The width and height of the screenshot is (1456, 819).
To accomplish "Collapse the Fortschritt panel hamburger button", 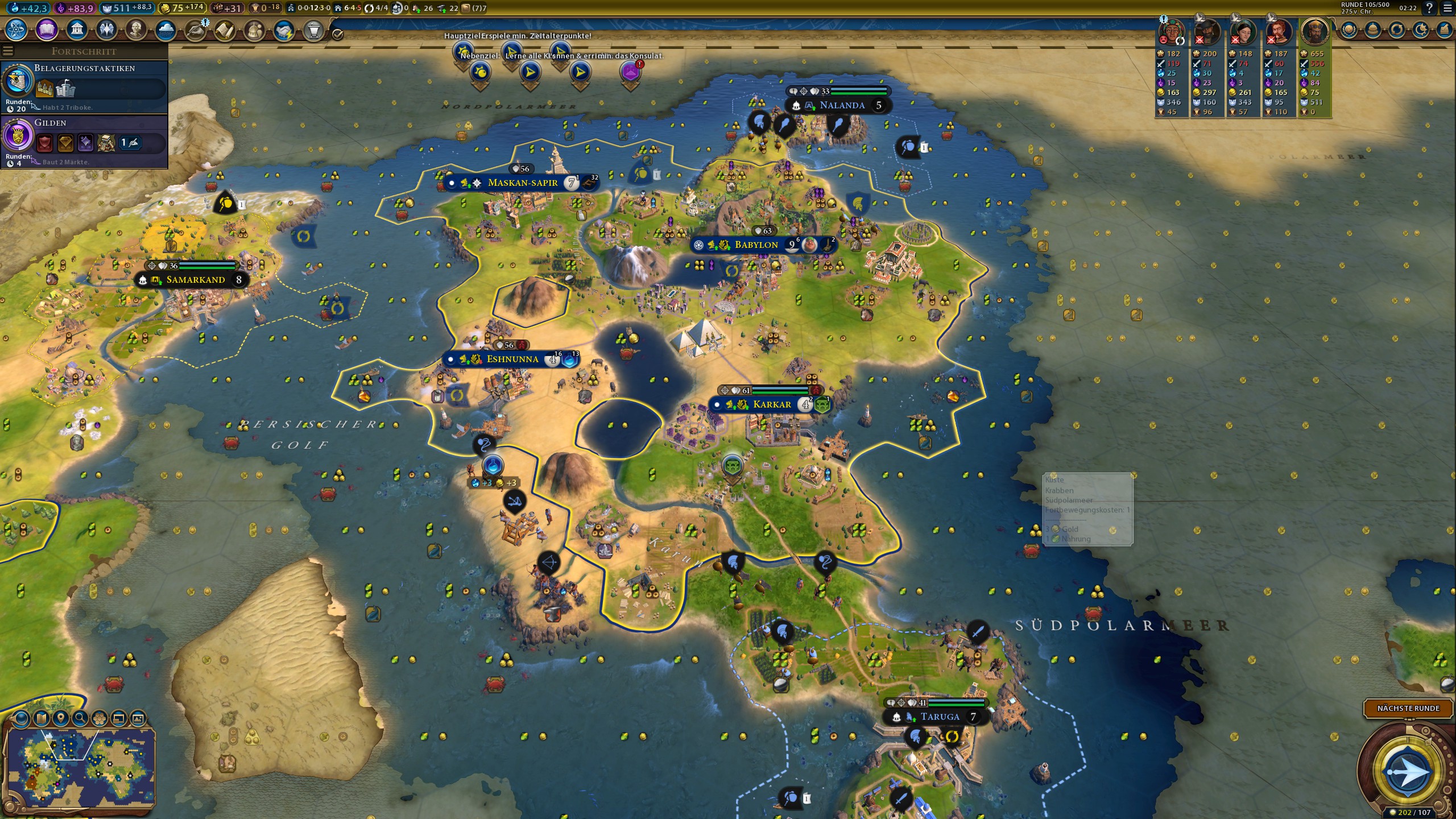I will click(x=7, y=51).
